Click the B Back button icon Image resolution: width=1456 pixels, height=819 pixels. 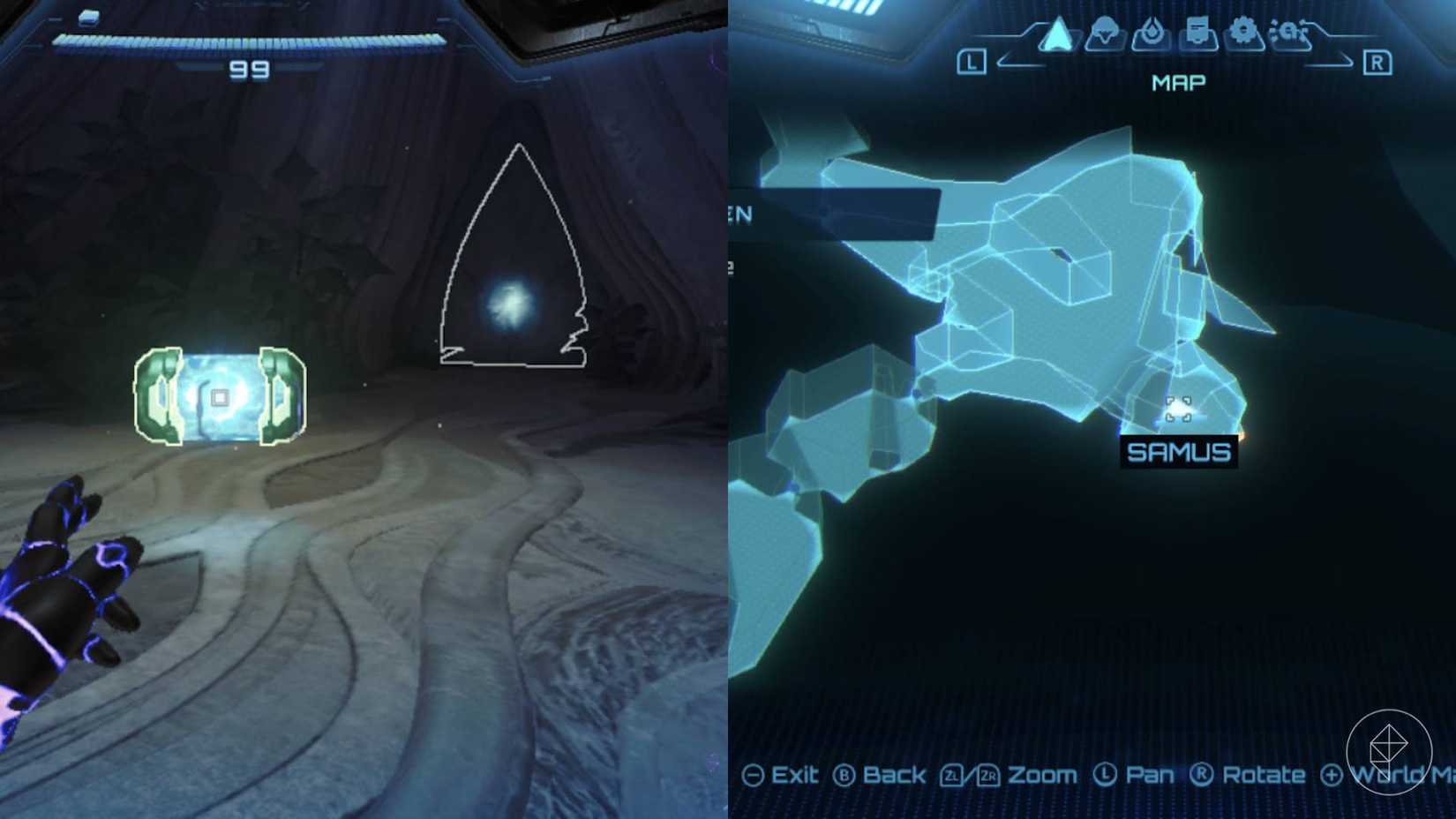pyautogui.click(x=844, y=776)
